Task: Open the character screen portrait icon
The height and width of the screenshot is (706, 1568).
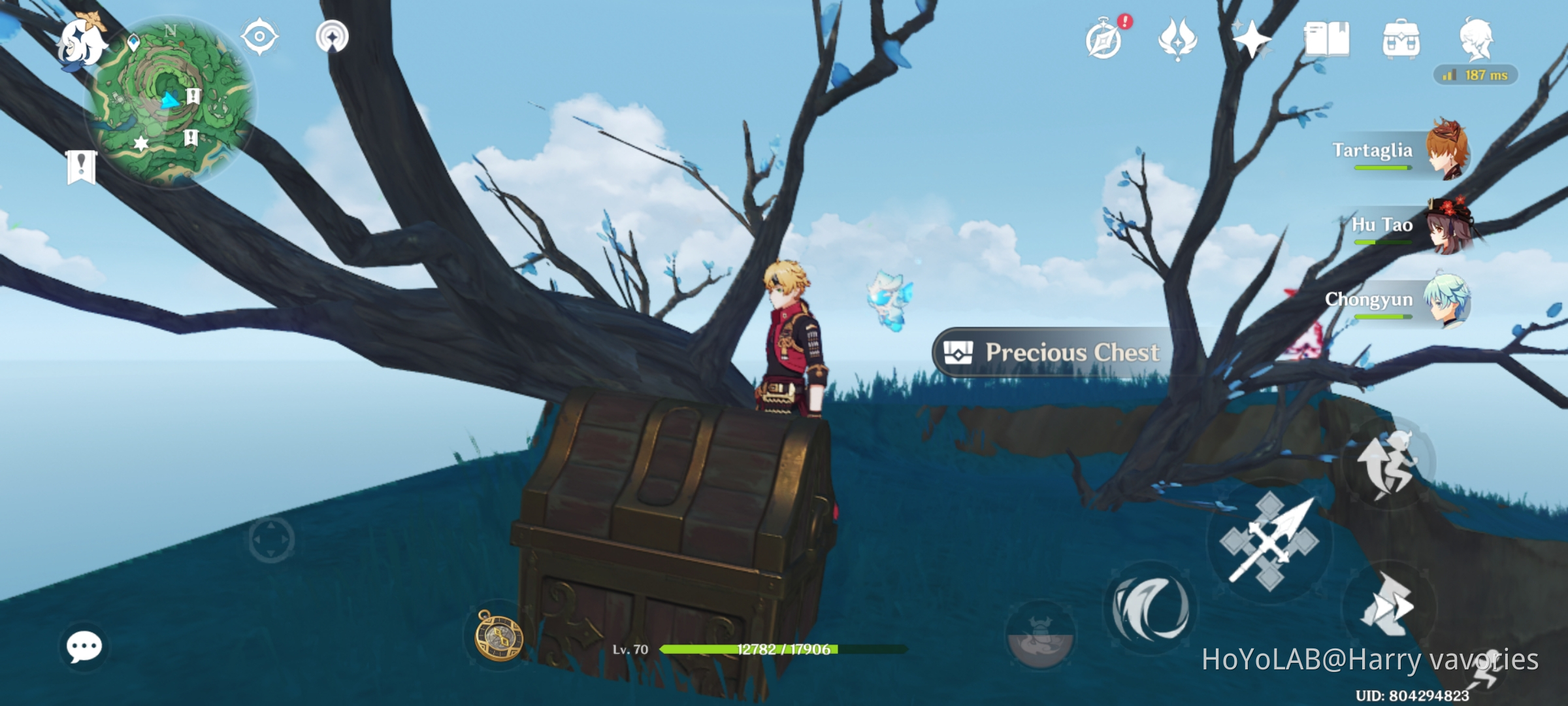Action: pyautogui.click(x=1478, y=39)
